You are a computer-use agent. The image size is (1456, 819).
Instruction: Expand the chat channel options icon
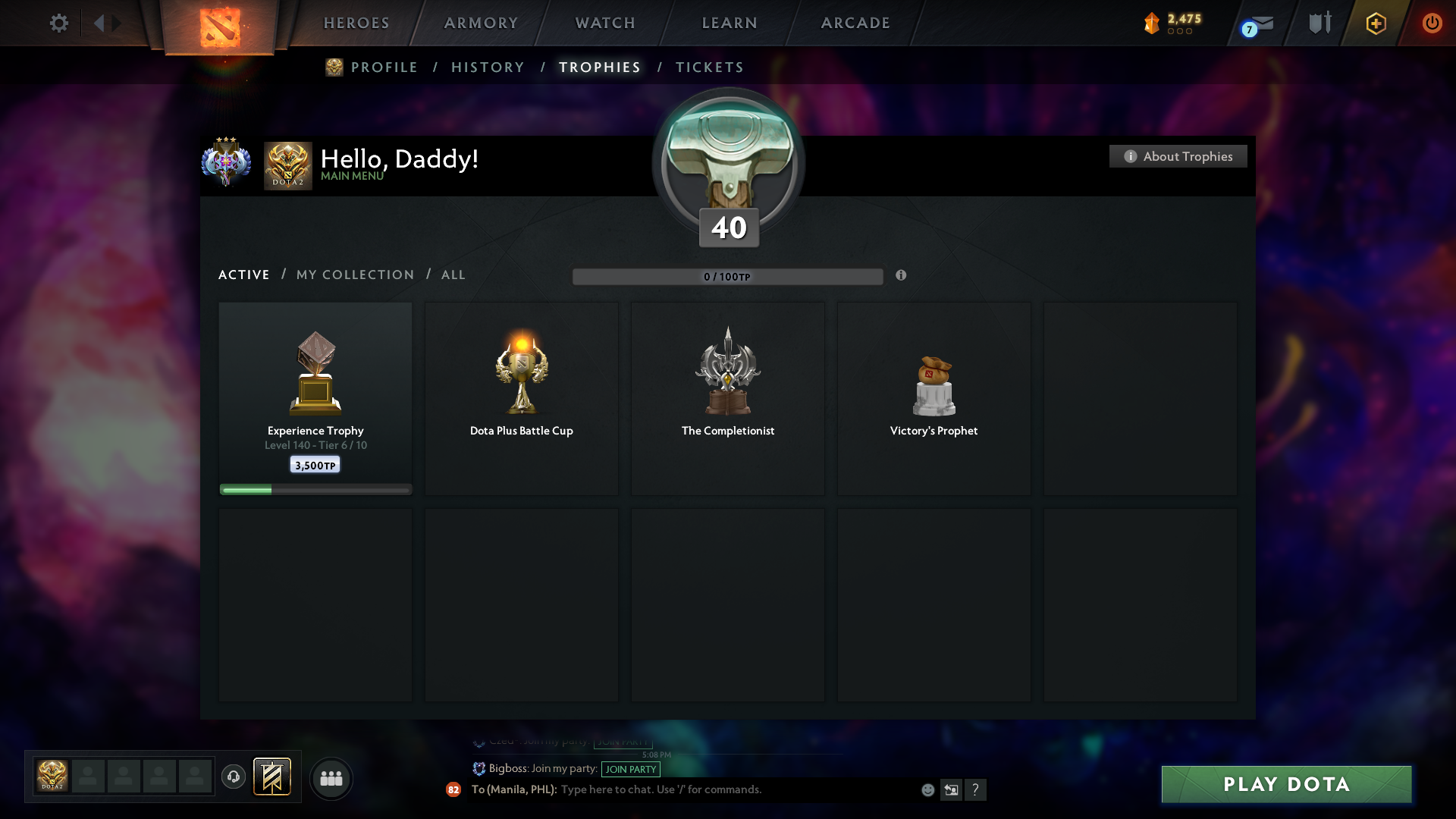tap(952, 789)
